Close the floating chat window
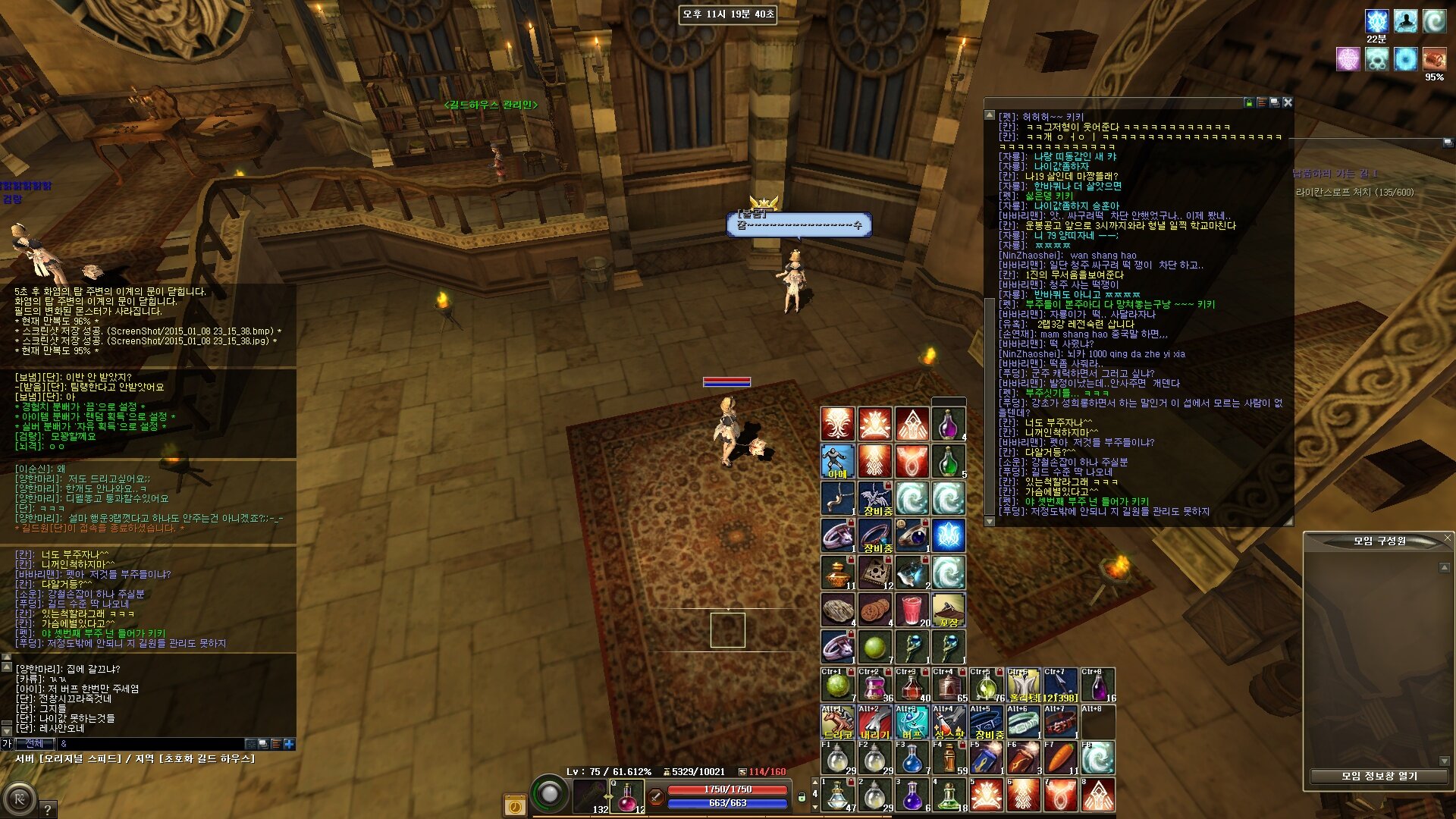Image resolution: width=1456 pixels, height=819 pixels. point(1287,102)
